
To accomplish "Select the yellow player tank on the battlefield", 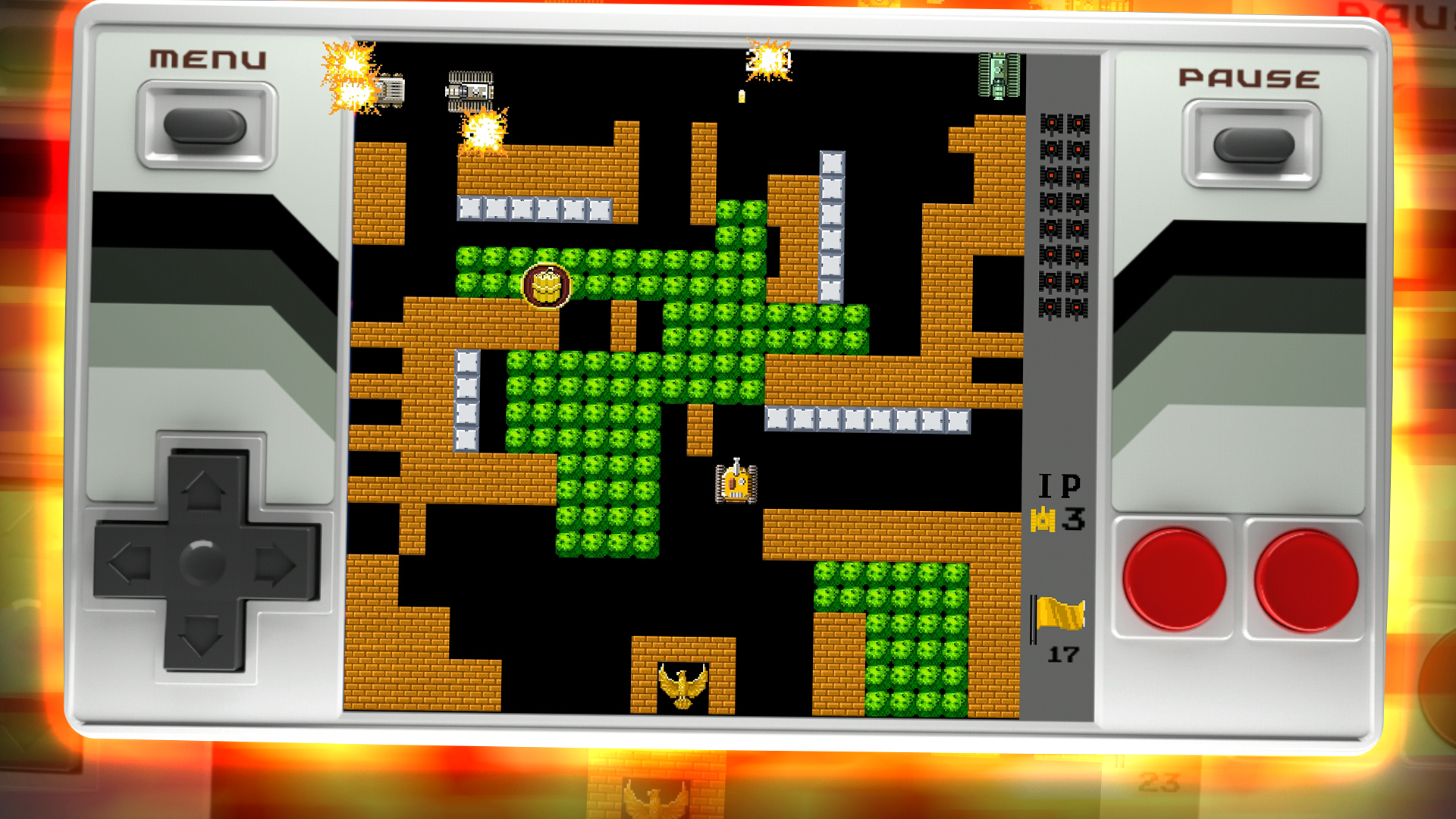I will (x=736, y=484).
